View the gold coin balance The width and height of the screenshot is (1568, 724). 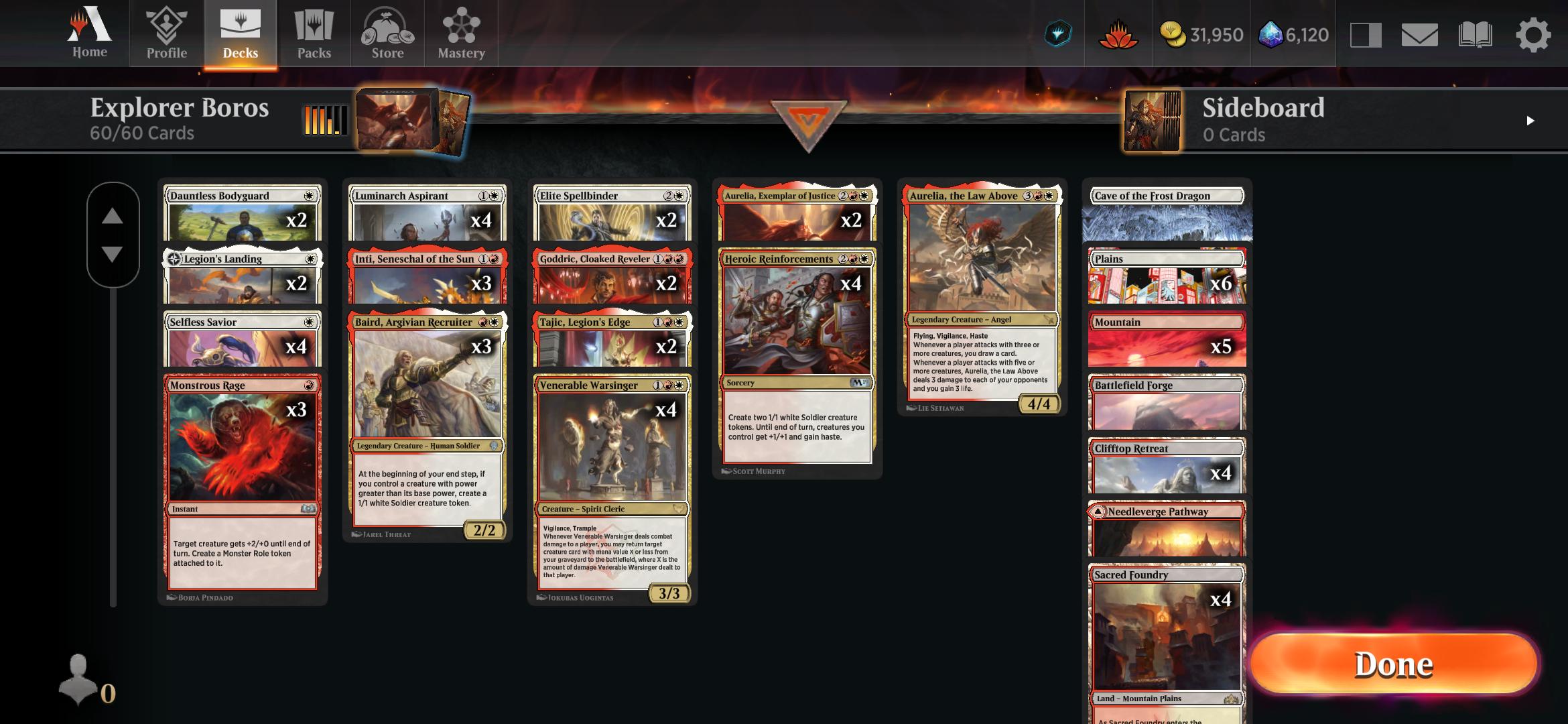tap(1201, 36)
